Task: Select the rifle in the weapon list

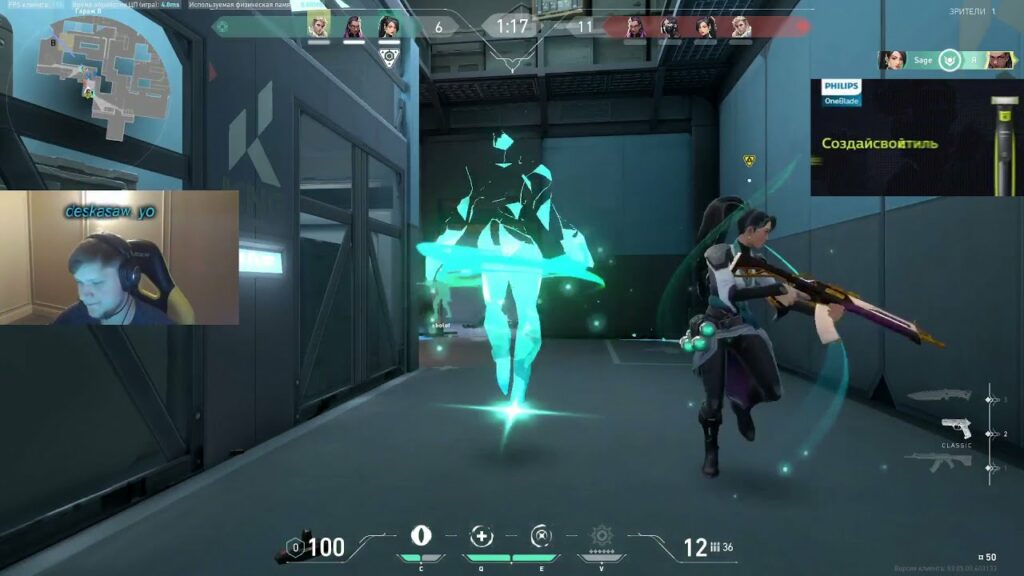Action: 938,461
